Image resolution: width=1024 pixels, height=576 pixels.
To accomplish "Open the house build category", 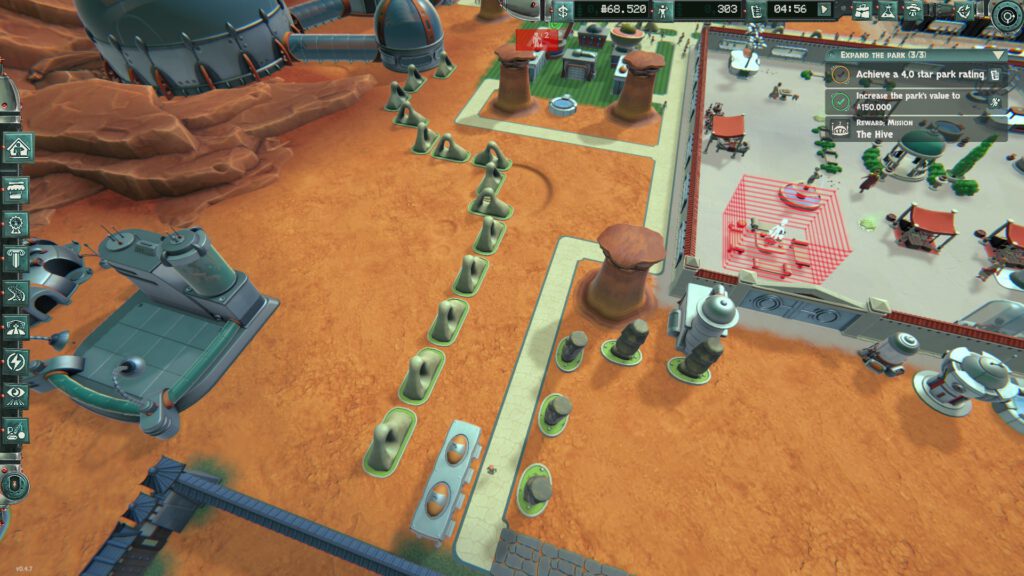I will pyautogui.click(x=17, y=148).
